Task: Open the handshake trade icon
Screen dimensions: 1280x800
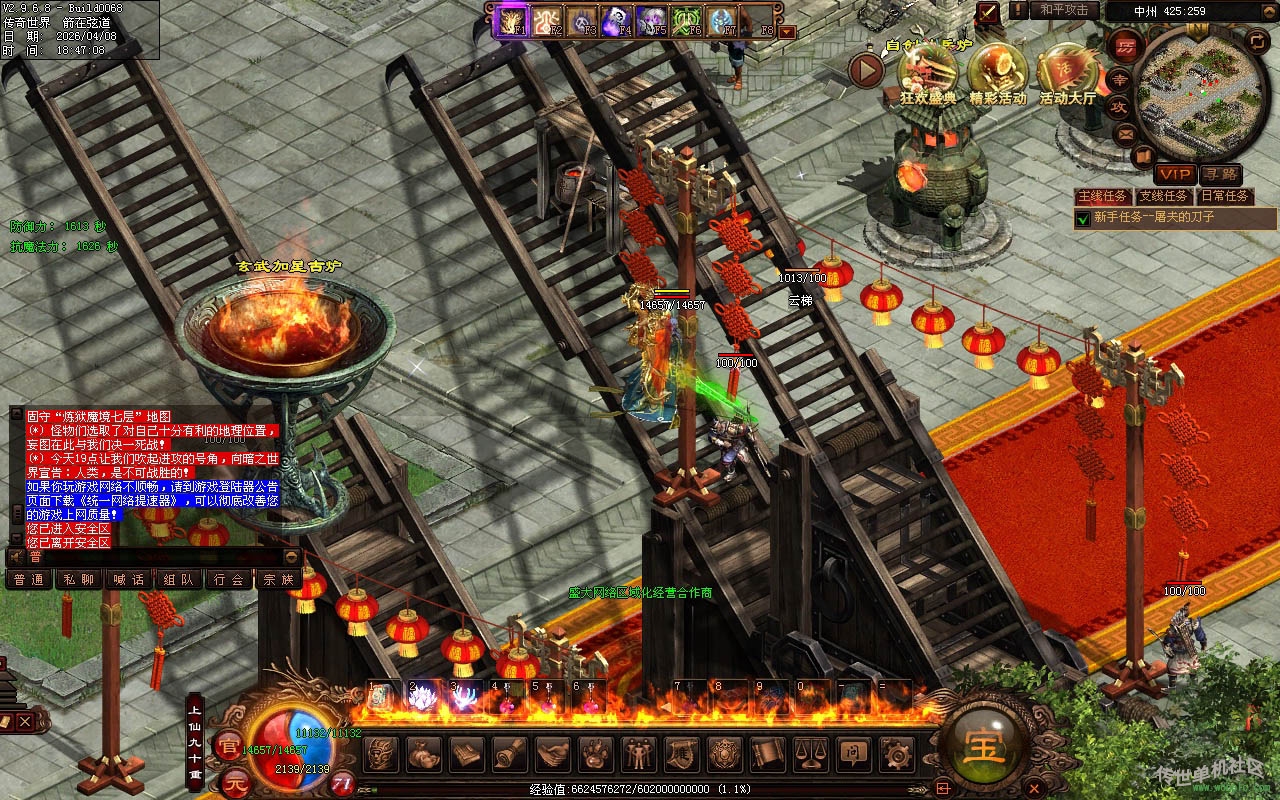Action: (552, 753)
